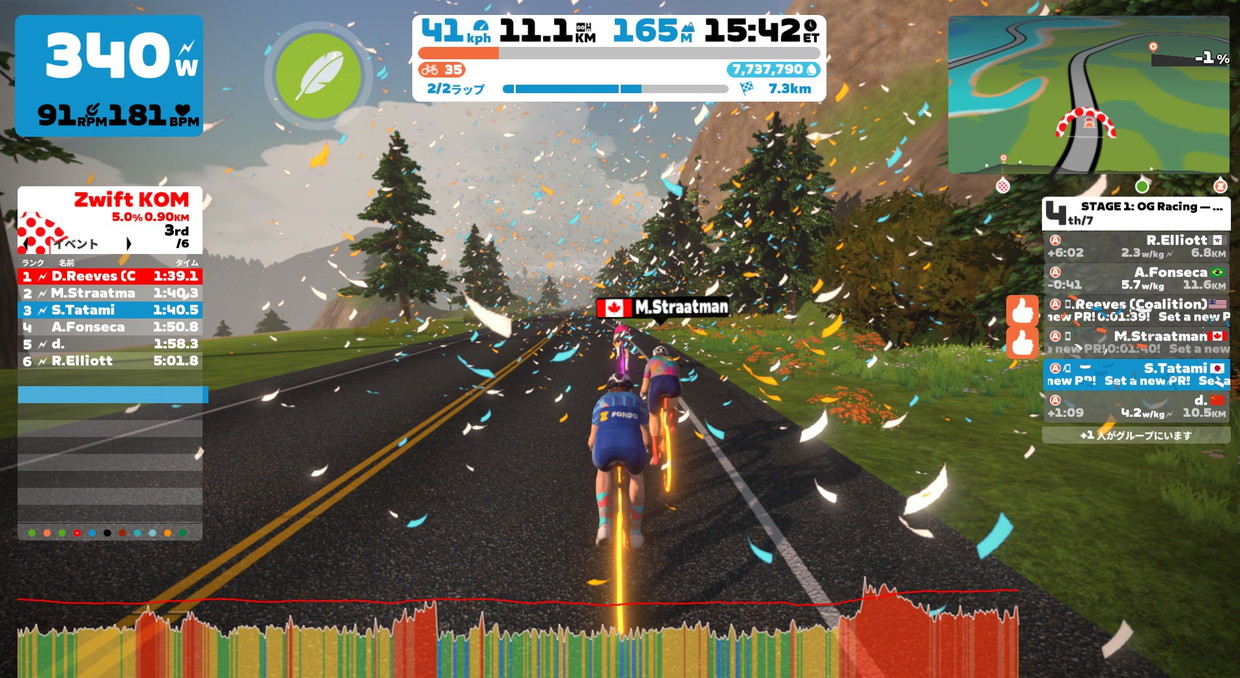Viewport: 1240px width, 678px height.
Task: Pick rider 'd.' in nearby riders list
Action: (x=1135, y=405)
